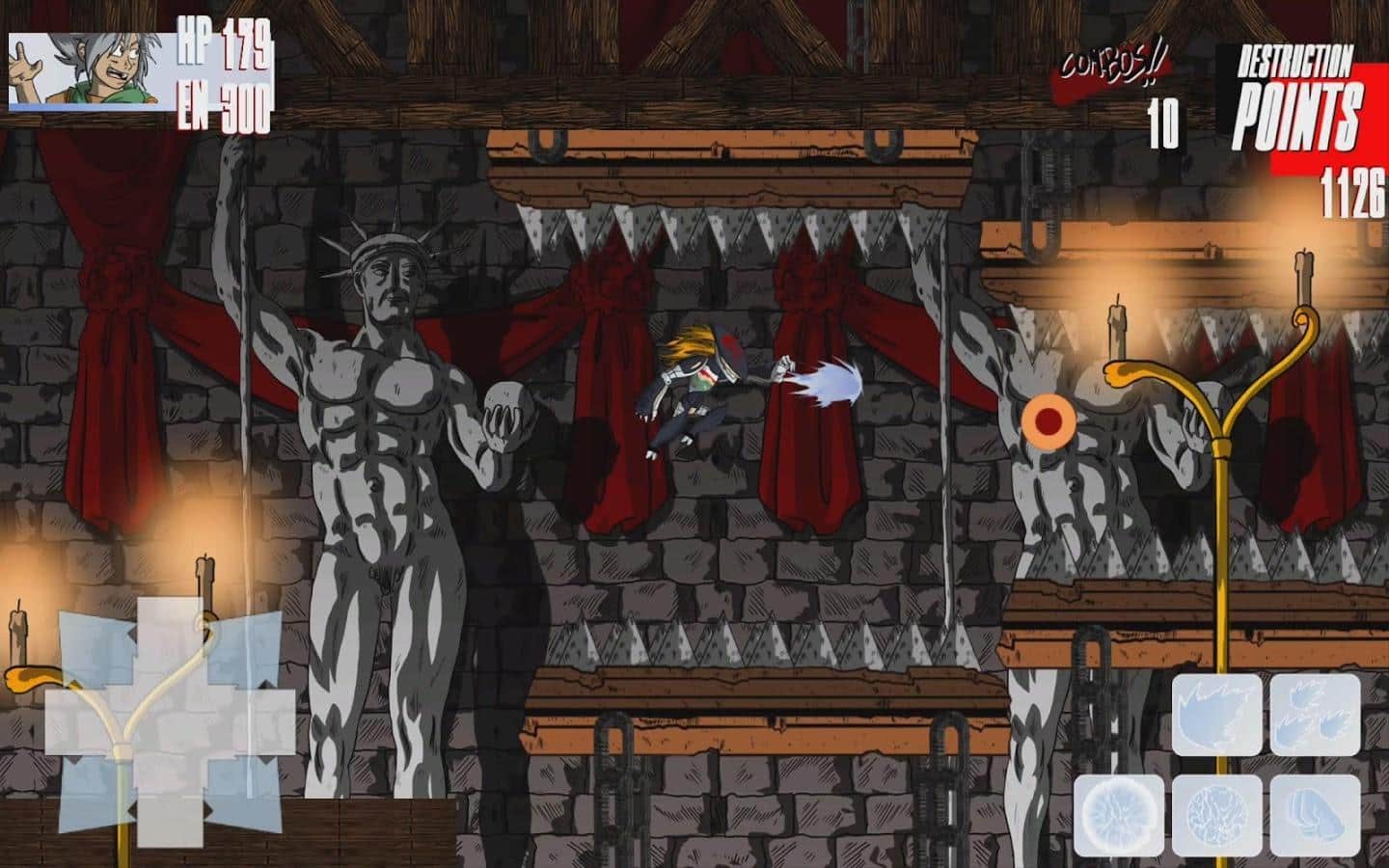Tap the red target marker on the statue
Image resolution: width=1389 pixels, height=868 pixels.
coord(1049,422)
